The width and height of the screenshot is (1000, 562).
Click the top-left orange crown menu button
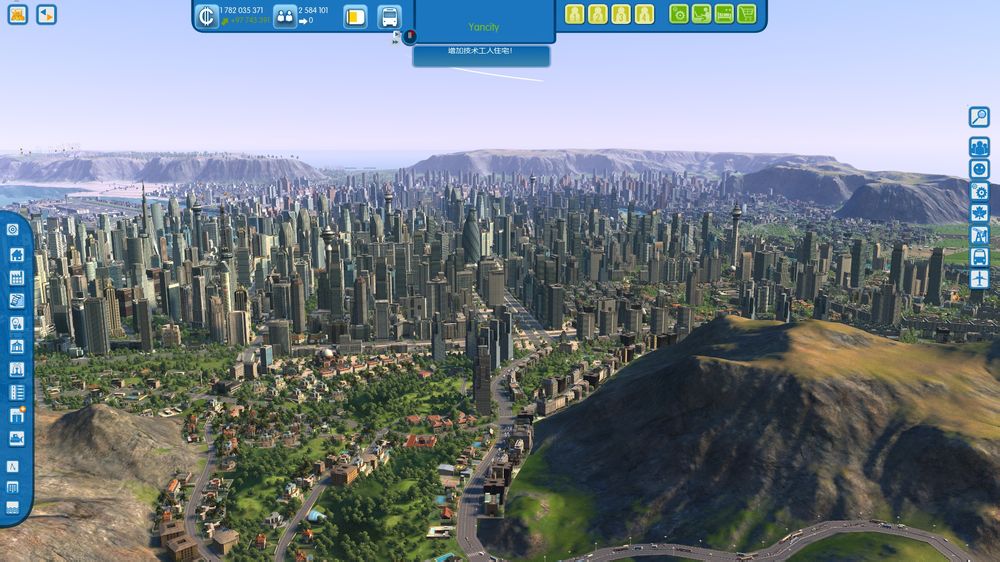click(17, 15)
